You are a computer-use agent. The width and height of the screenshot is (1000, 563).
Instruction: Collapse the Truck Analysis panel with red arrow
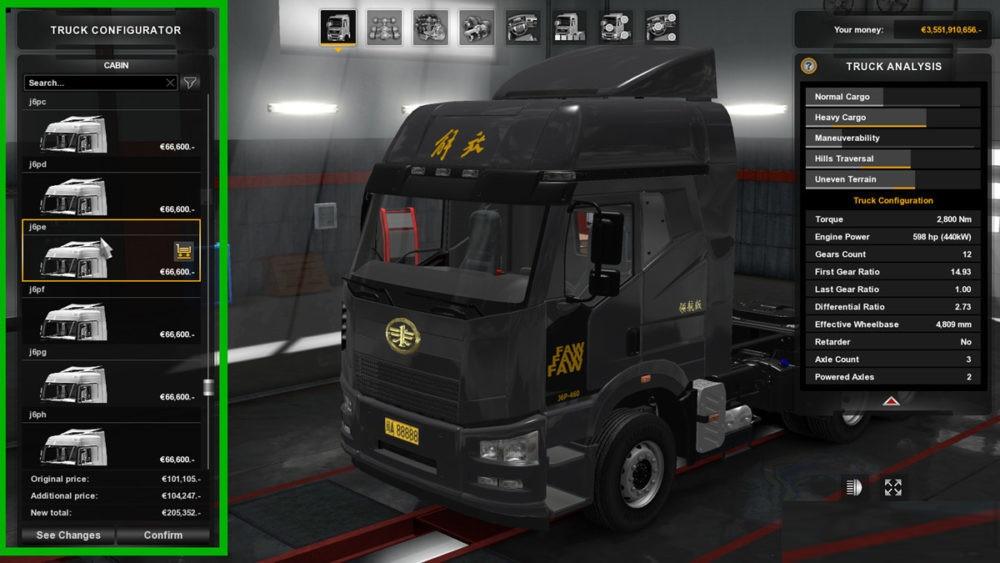(889, 400)
